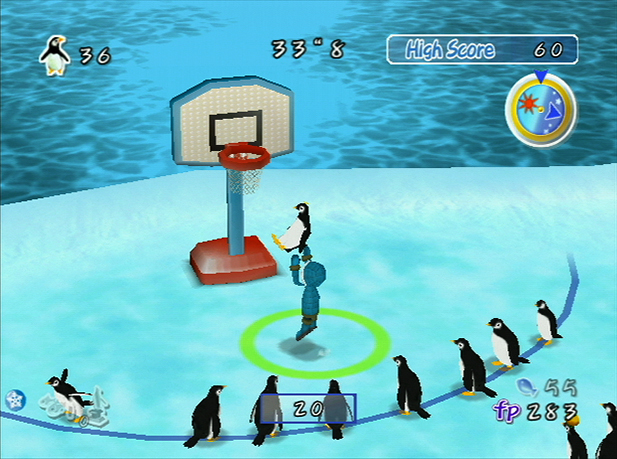
Task: Select the purple fp points icon
Action: pos(508,410)
